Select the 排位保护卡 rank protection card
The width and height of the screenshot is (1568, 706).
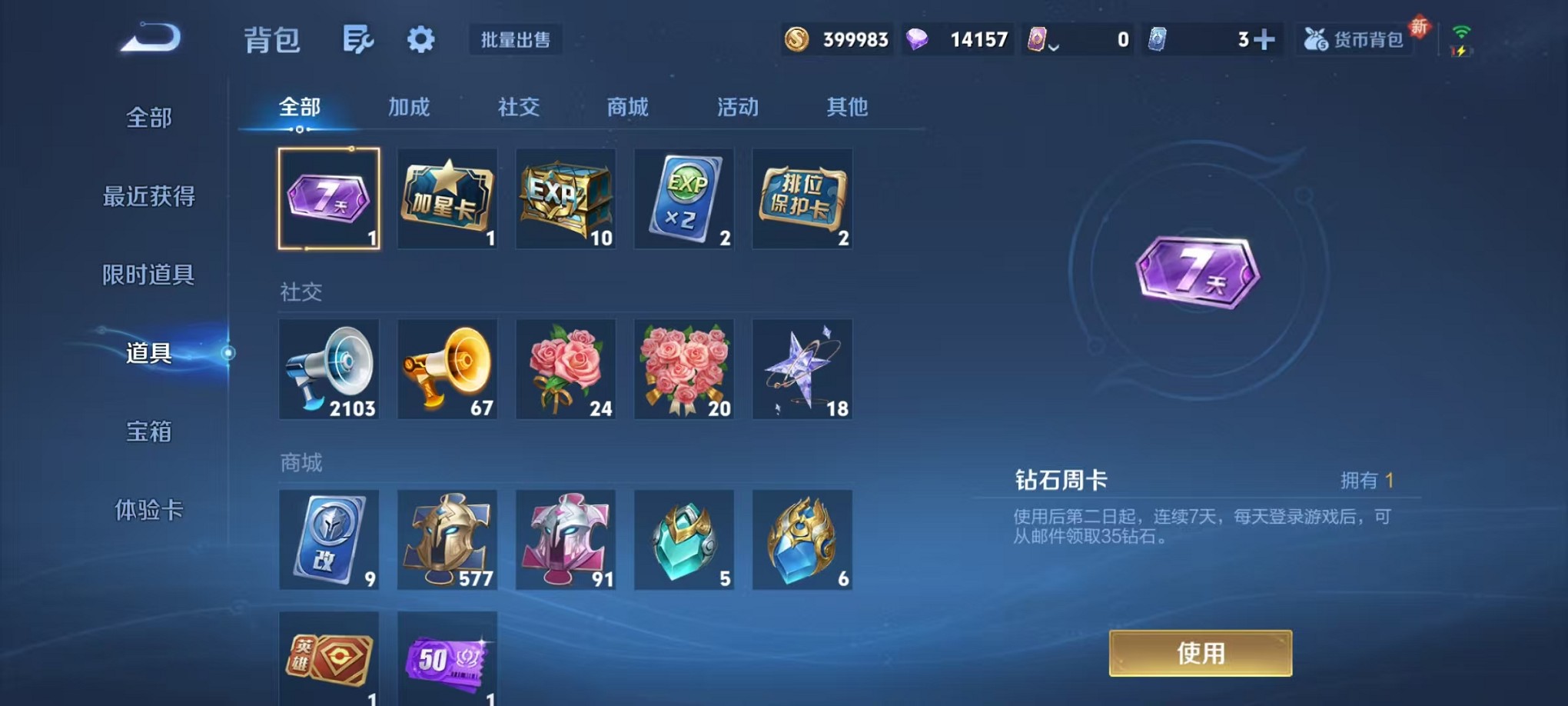[802, 198]
